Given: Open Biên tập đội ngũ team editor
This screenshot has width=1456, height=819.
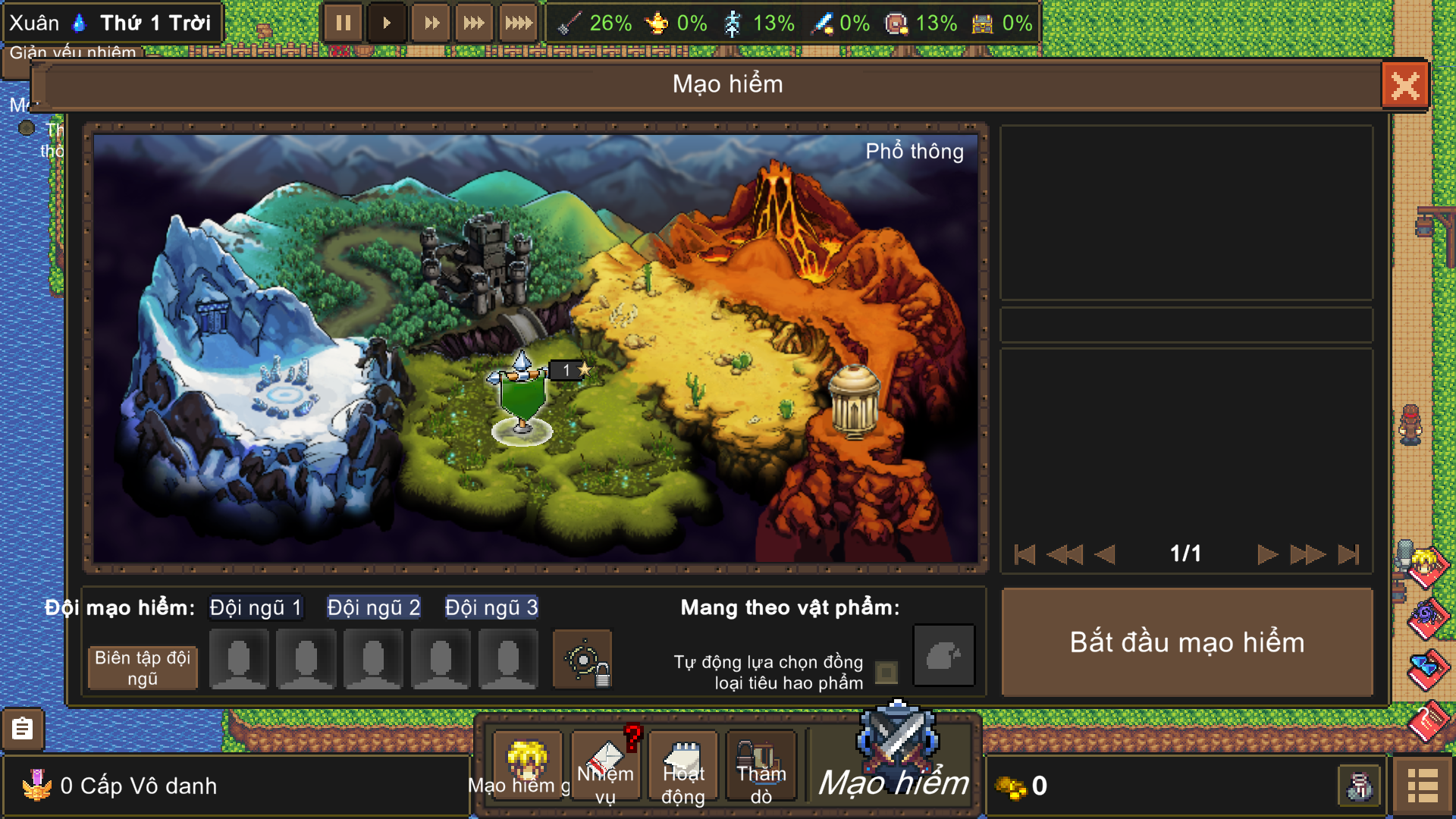Looking at the screenshot, I should tap(143, 667).
